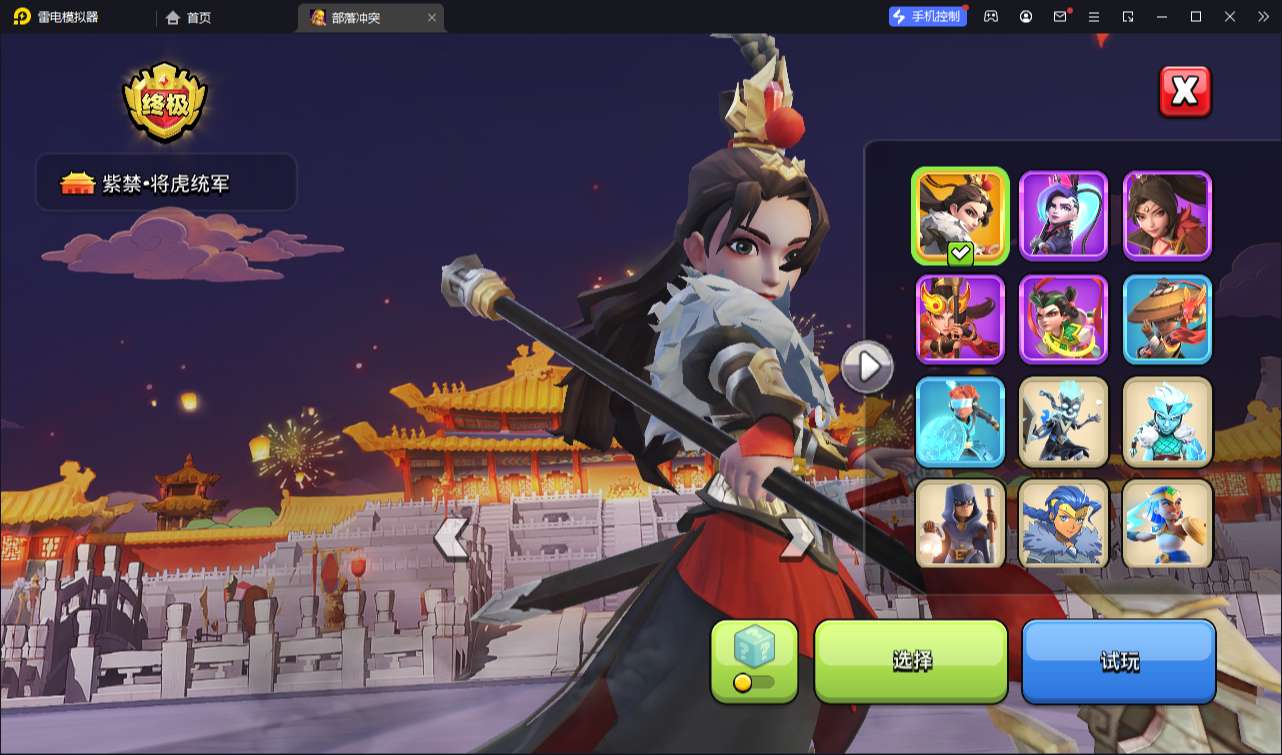Image resolution: width=1282 pixels, height=755 pixels.
Task: Click the account icon in emulator toolbar
Action: click(1025, 17)
